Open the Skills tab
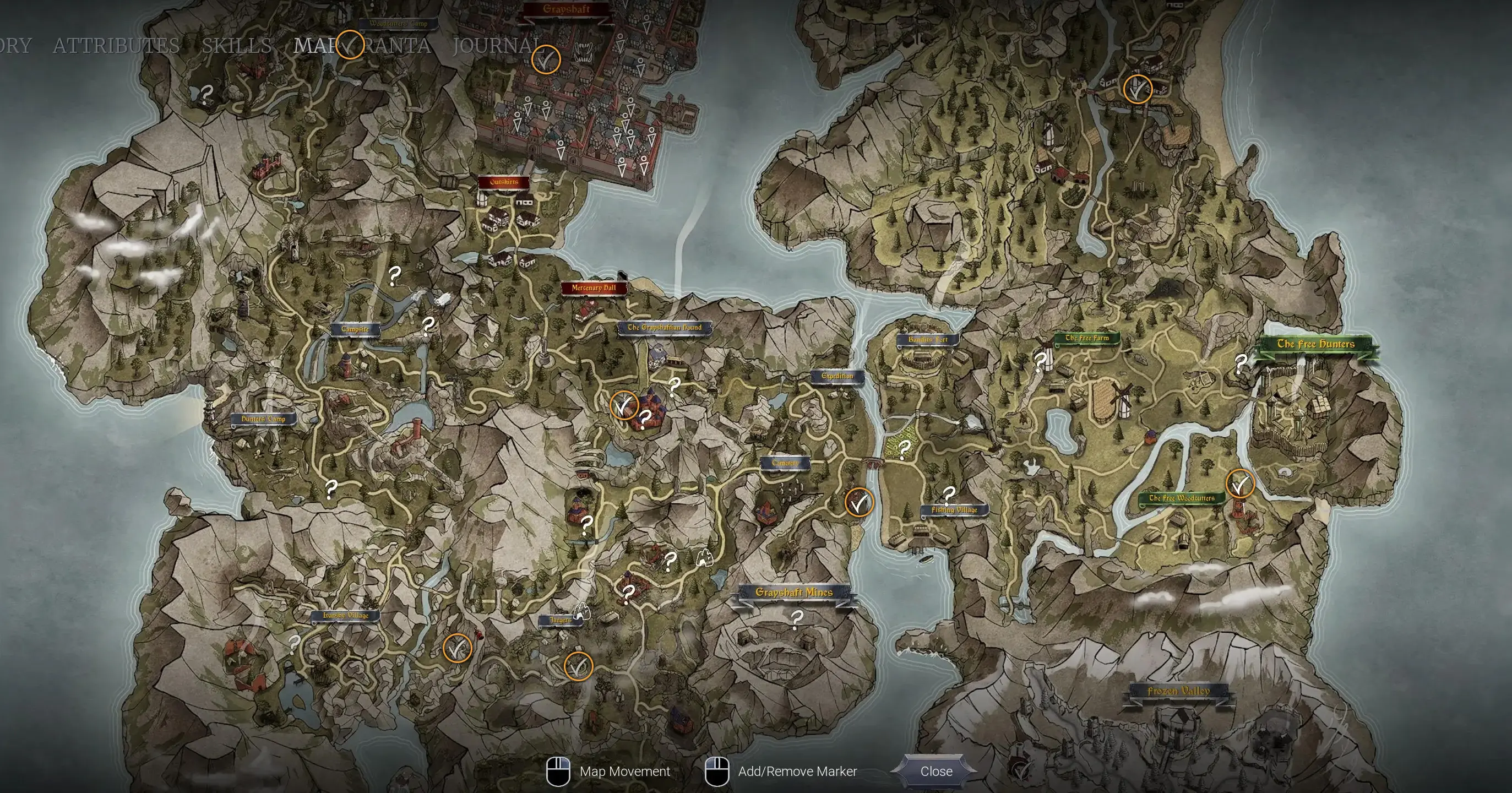1512x793 pixels. tap(237, 45)
